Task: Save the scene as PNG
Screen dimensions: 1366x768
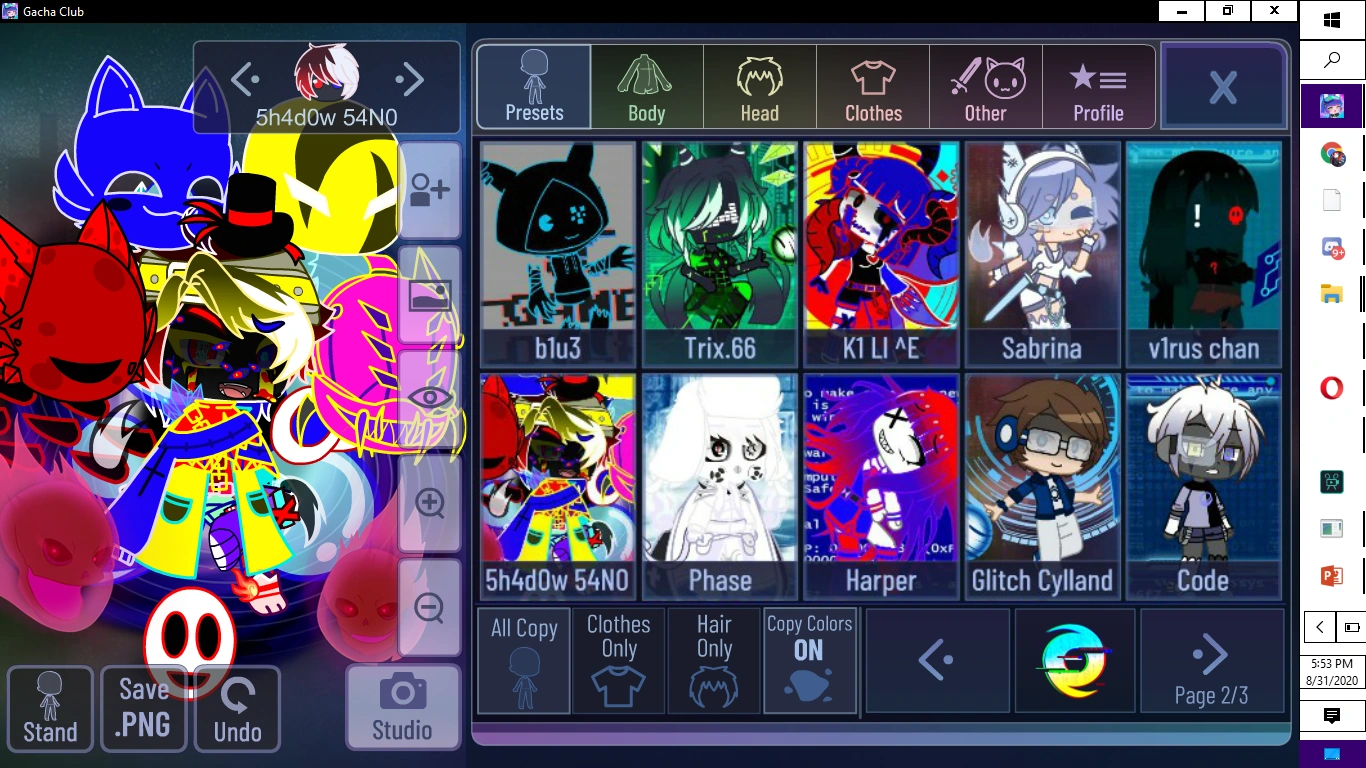Action: (x=143, y=708)
